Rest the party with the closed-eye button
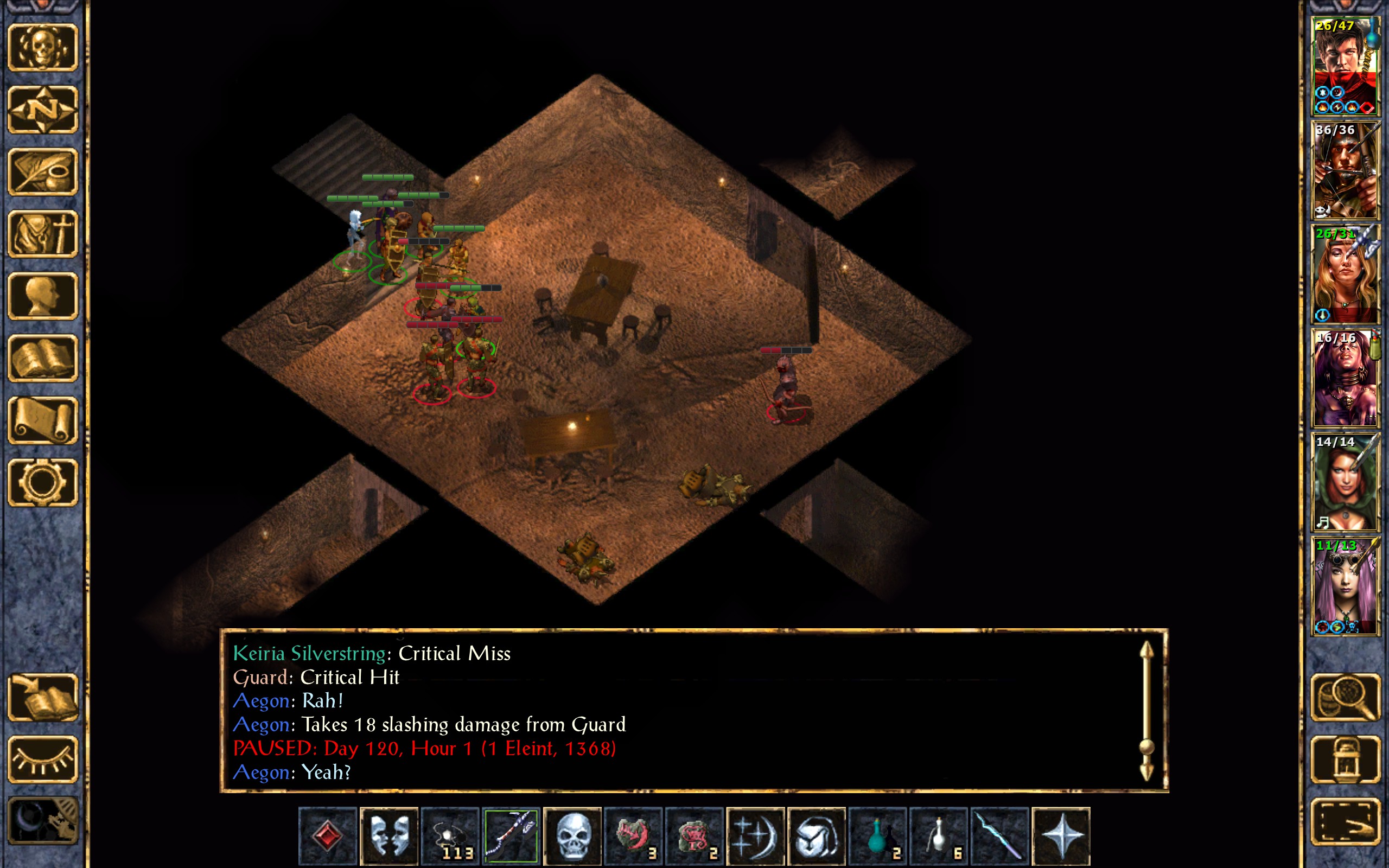1389x868 pixels. tap(43, 759)
